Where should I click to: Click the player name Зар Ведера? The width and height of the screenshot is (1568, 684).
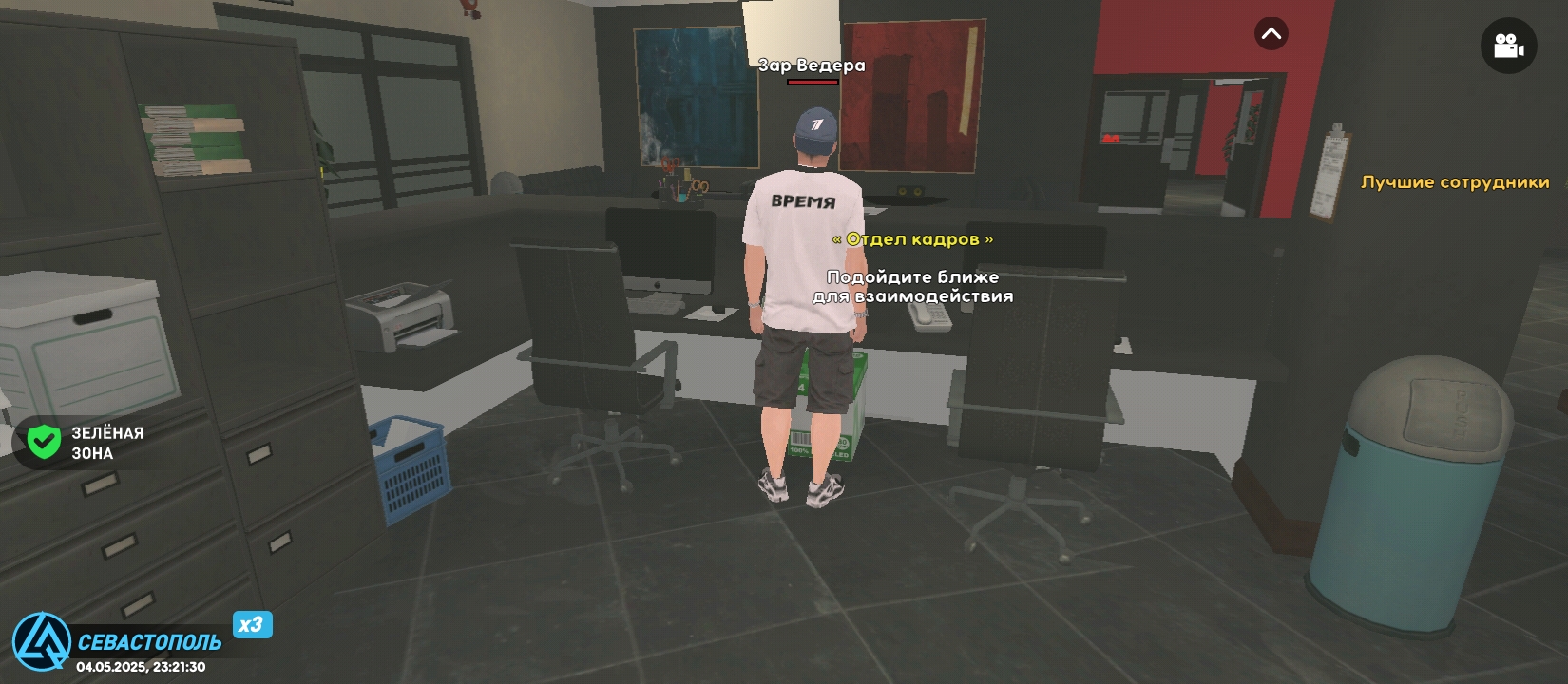point(810,66)
